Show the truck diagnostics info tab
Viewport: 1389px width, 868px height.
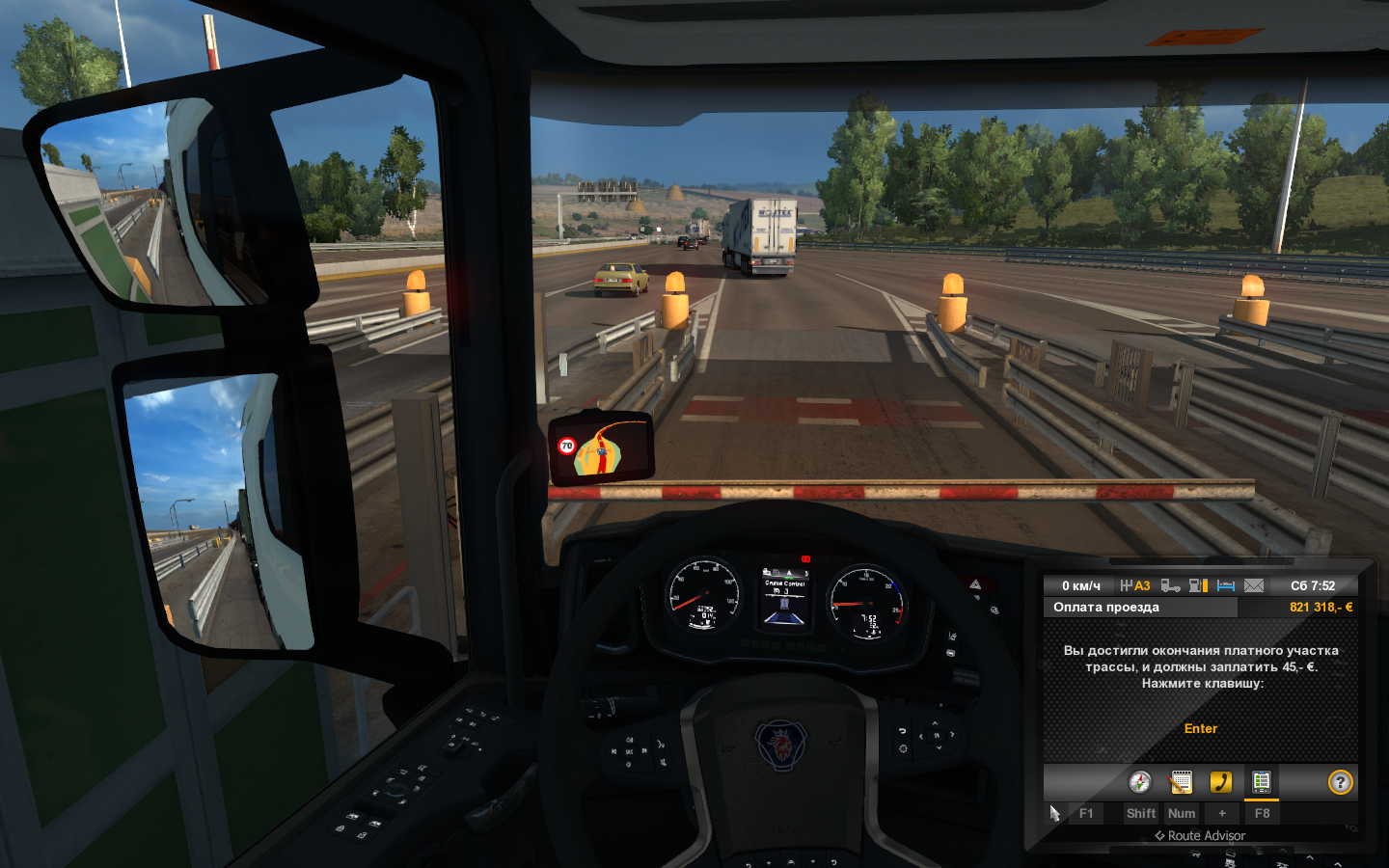[1262, 782]
